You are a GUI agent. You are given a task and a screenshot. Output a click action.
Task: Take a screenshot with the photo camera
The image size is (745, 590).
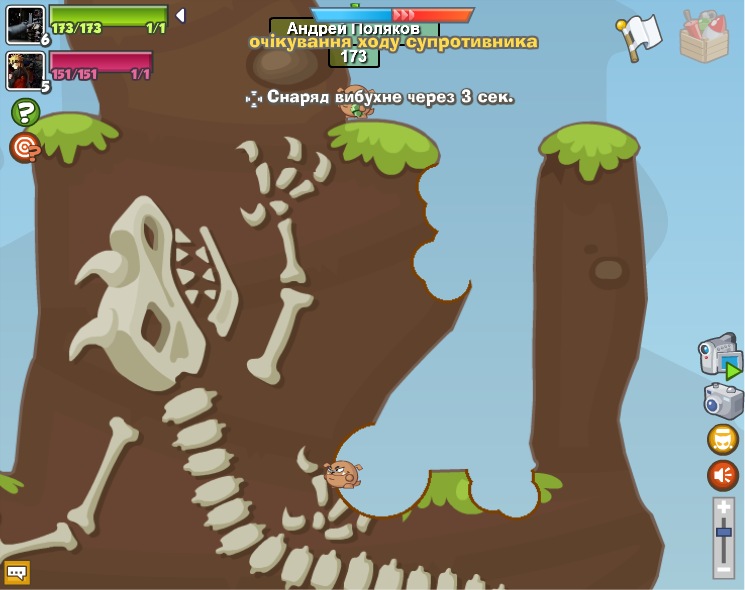tap(723, 401)
